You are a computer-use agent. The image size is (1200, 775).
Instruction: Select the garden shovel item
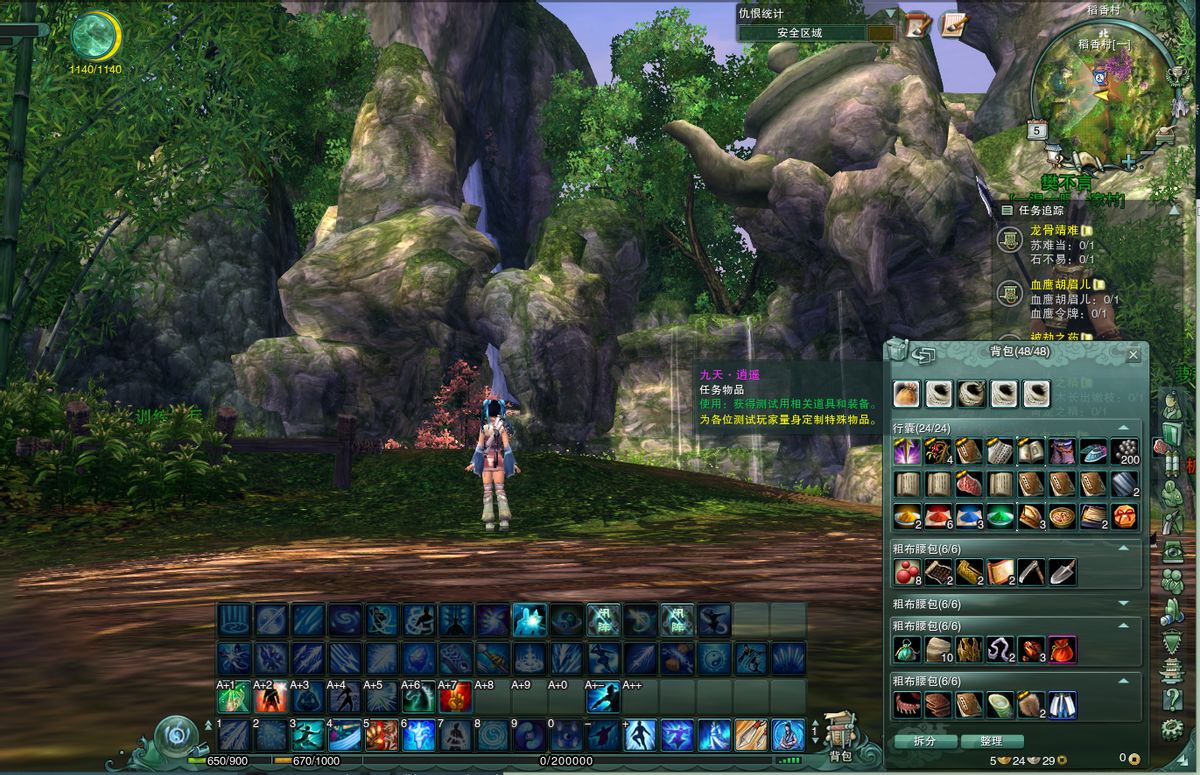coord(1063,572)
